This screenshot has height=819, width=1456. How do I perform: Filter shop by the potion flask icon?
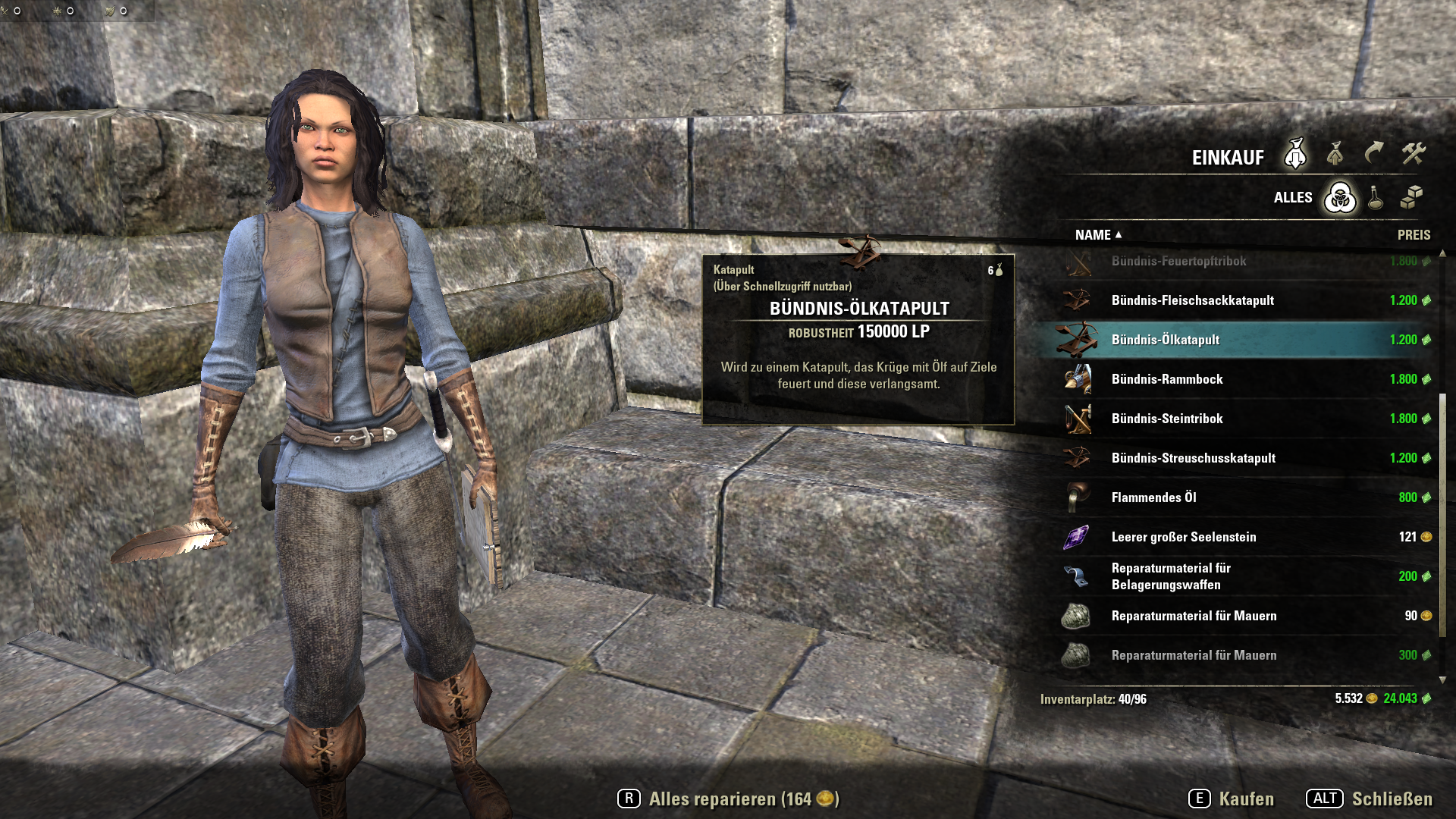(1376, 198)
